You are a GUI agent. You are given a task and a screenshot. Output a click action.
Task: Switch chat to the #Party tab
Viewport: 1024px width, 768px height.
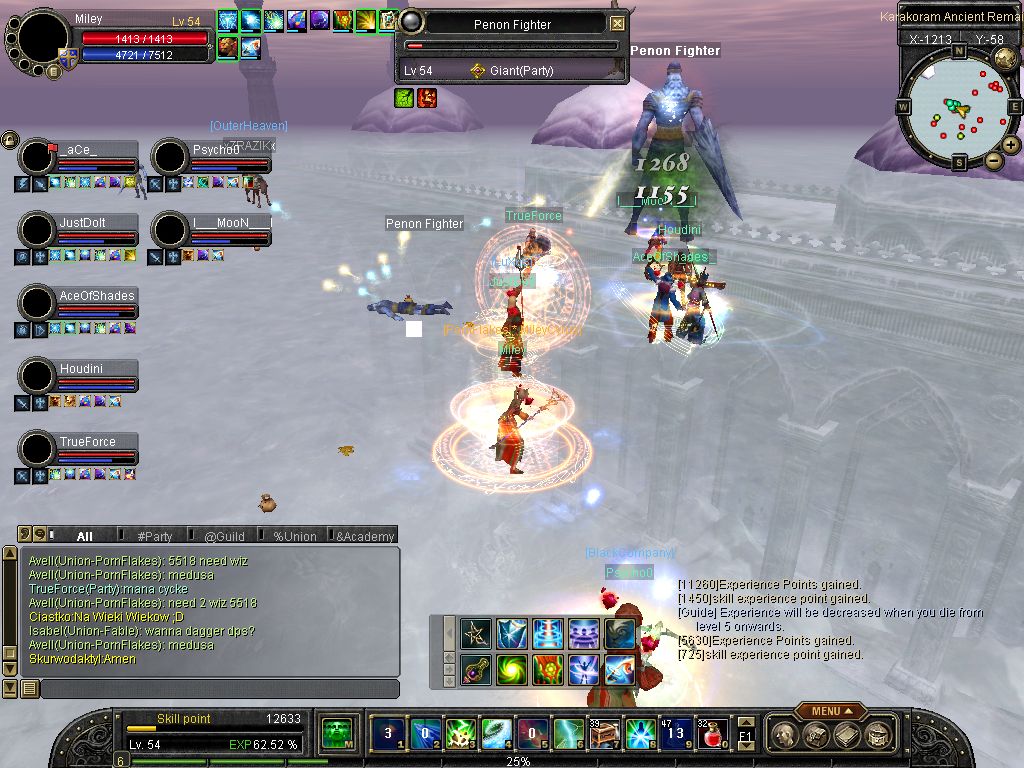click(155, 536)
